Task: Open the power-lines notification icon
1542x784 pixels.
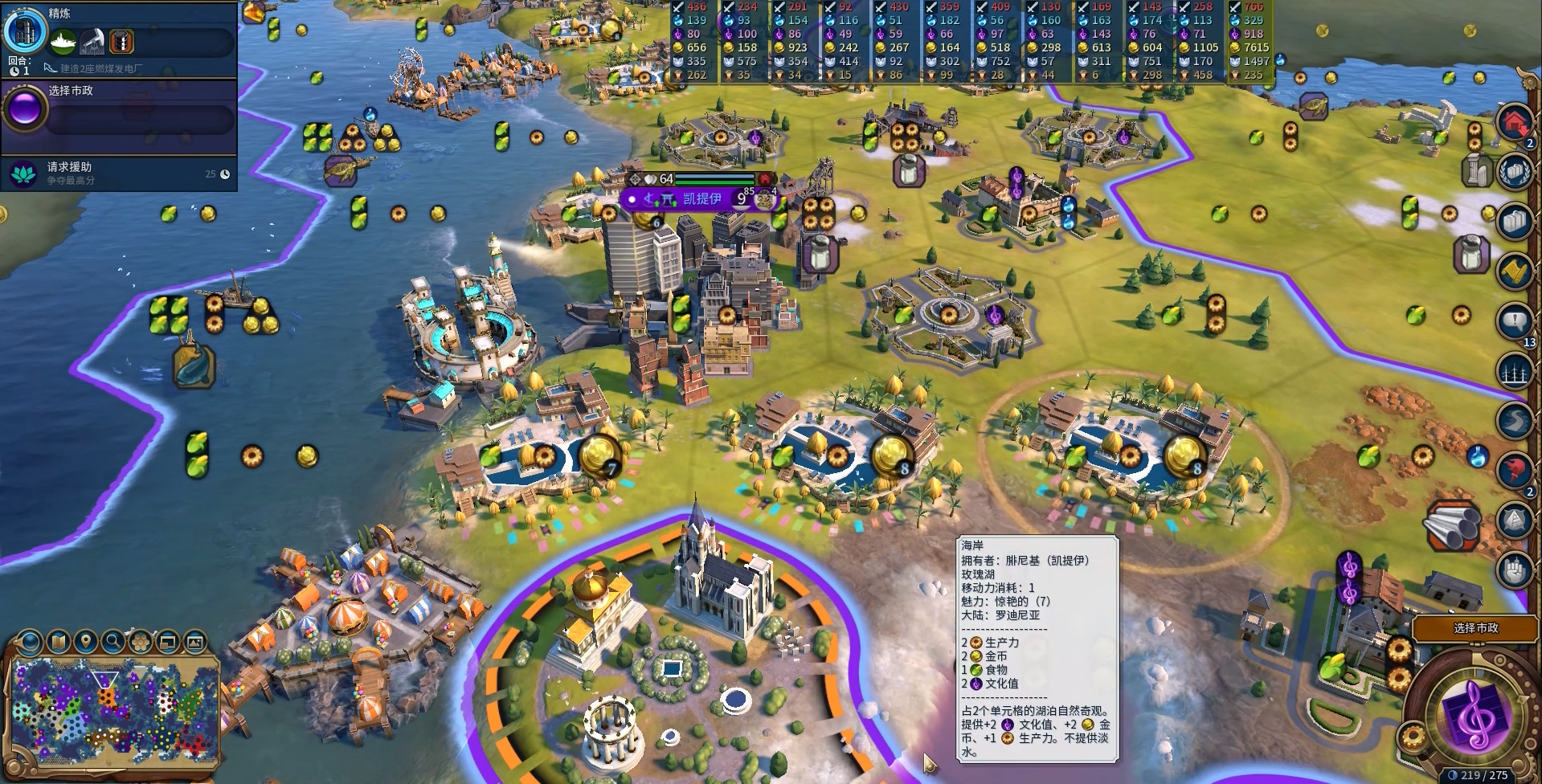Action: (x=1514, y=371)
